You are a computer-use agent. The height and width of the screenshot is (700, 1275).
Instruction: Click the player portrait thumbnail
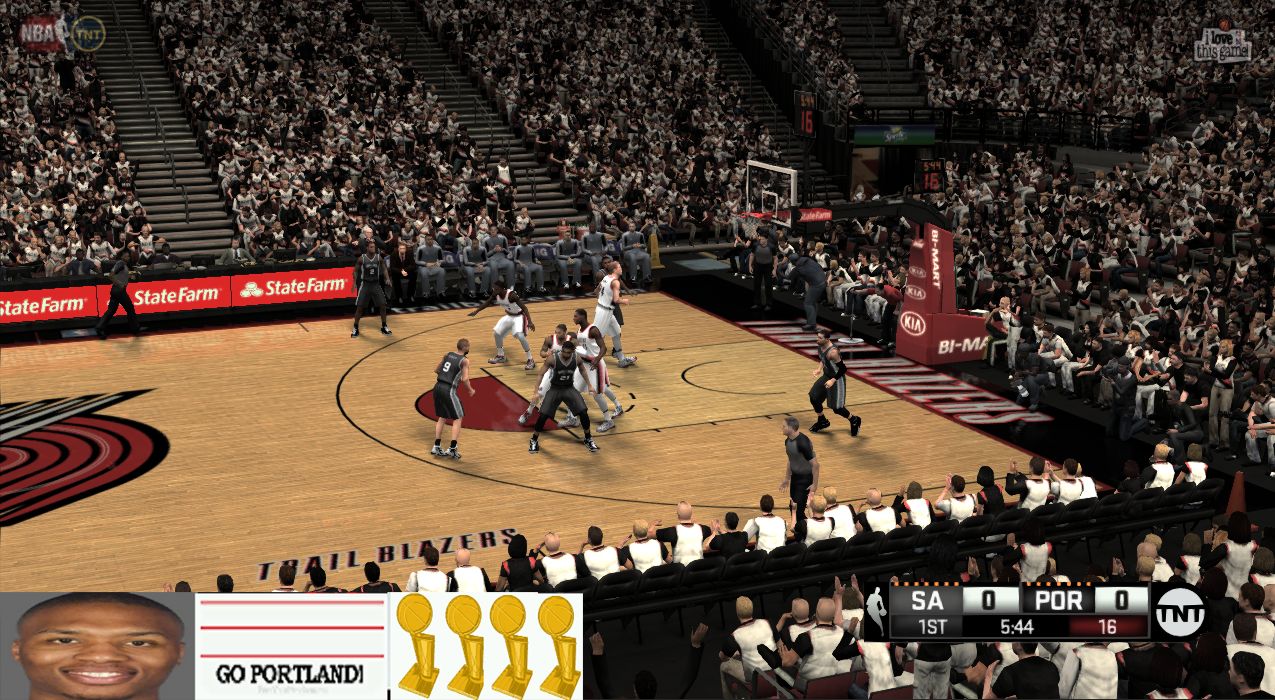click(97, 646)
